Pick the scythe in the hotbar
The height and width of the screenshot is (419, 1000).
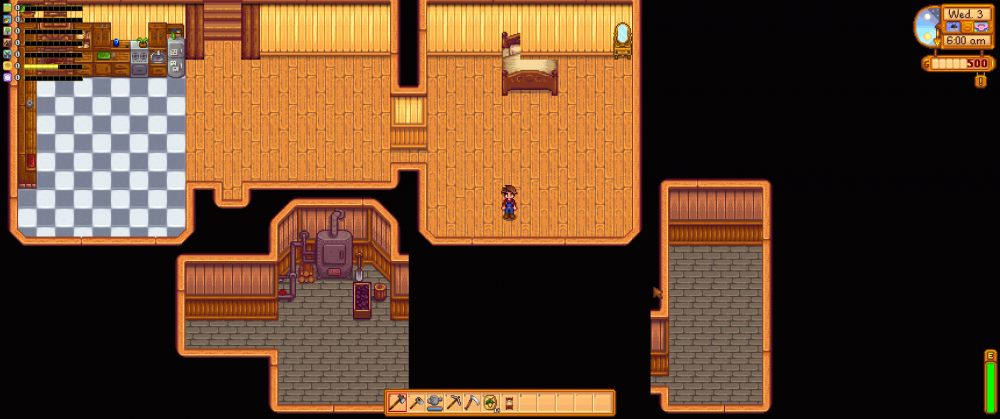(472, 403)
